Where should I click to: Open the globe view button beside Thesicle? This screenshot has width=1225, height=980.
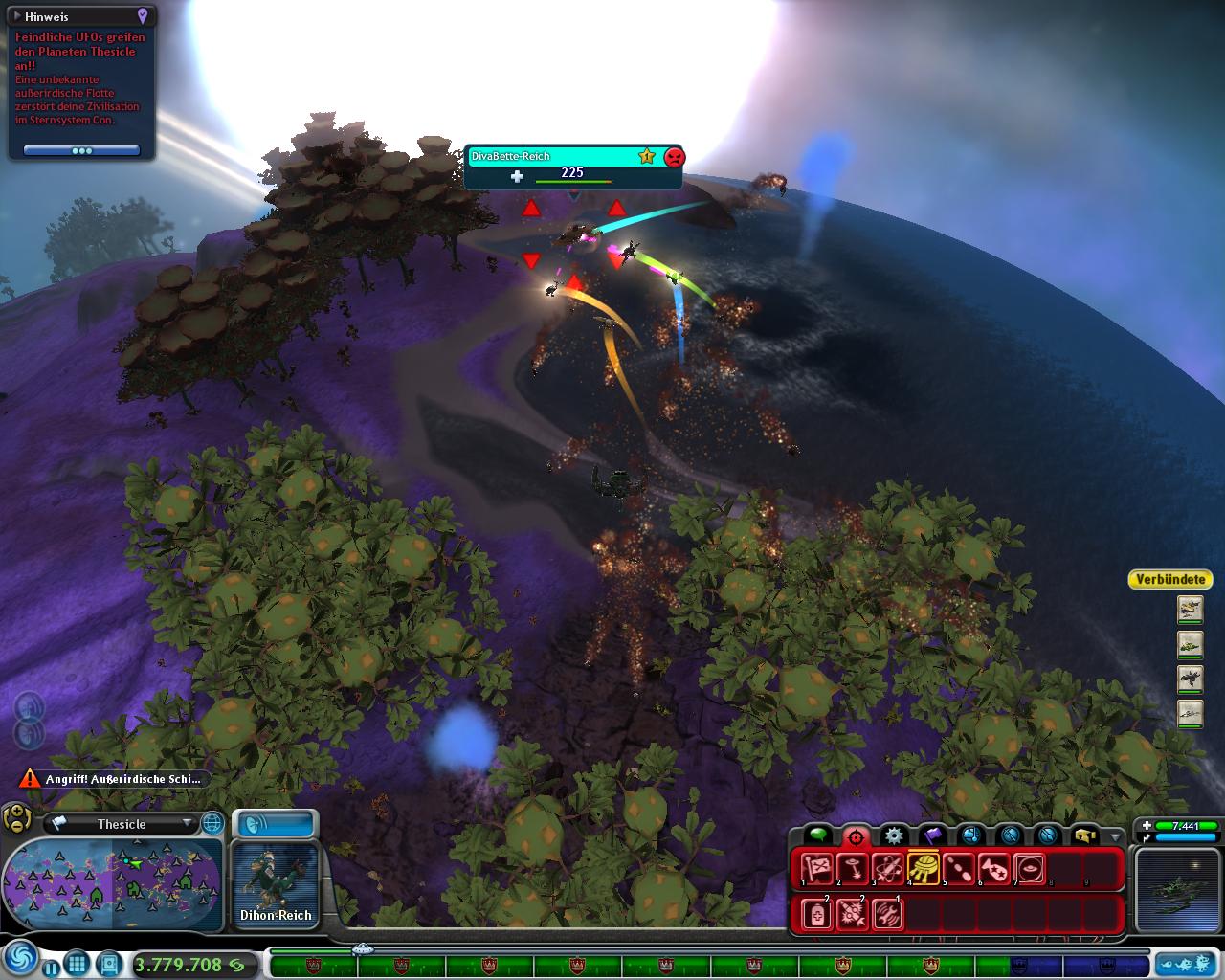(212, 823)
